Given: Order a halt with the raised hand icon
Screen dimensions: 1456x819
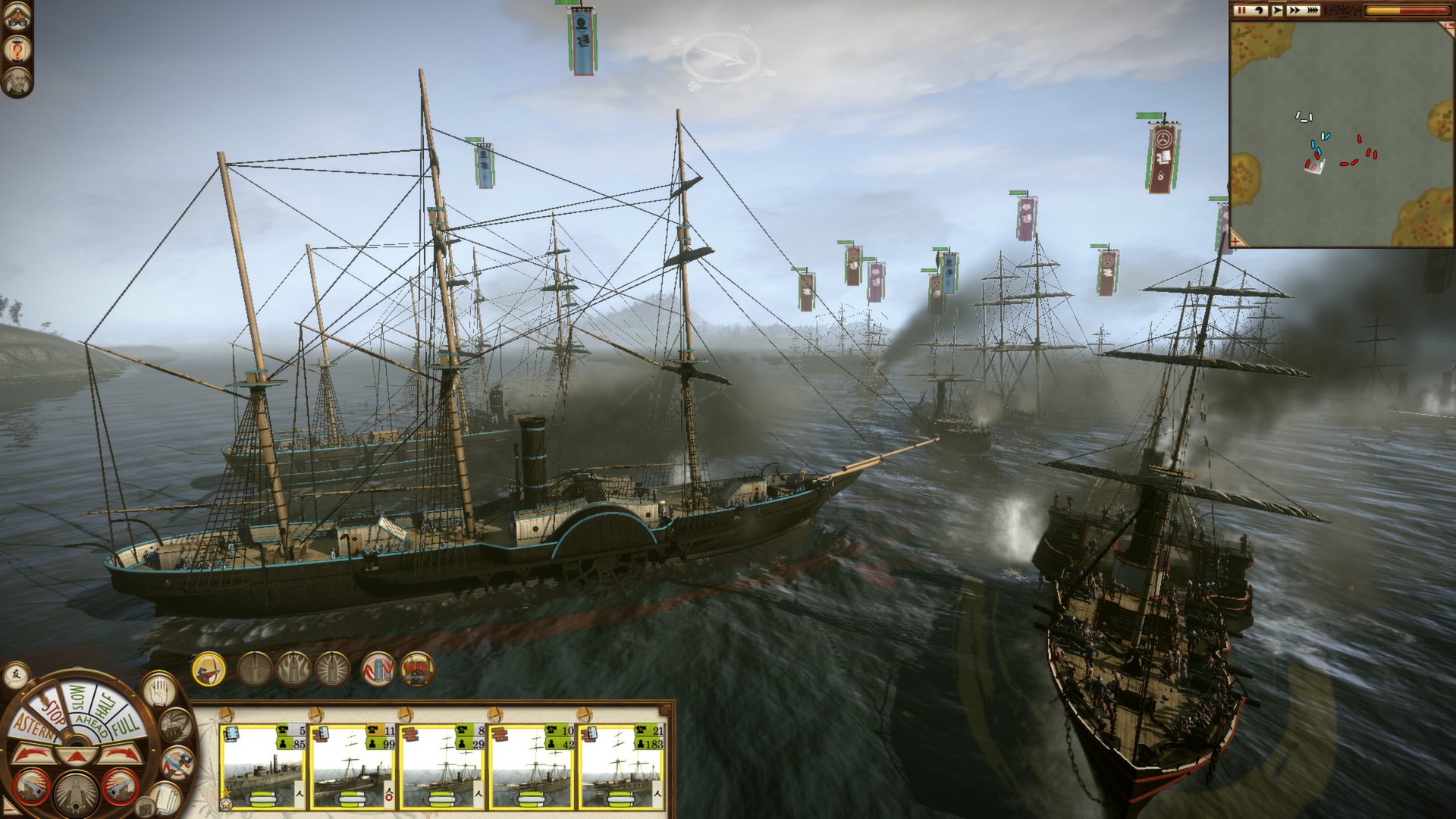Looking at the screenshot, I should pyautogui.click(x=158, y=692).
